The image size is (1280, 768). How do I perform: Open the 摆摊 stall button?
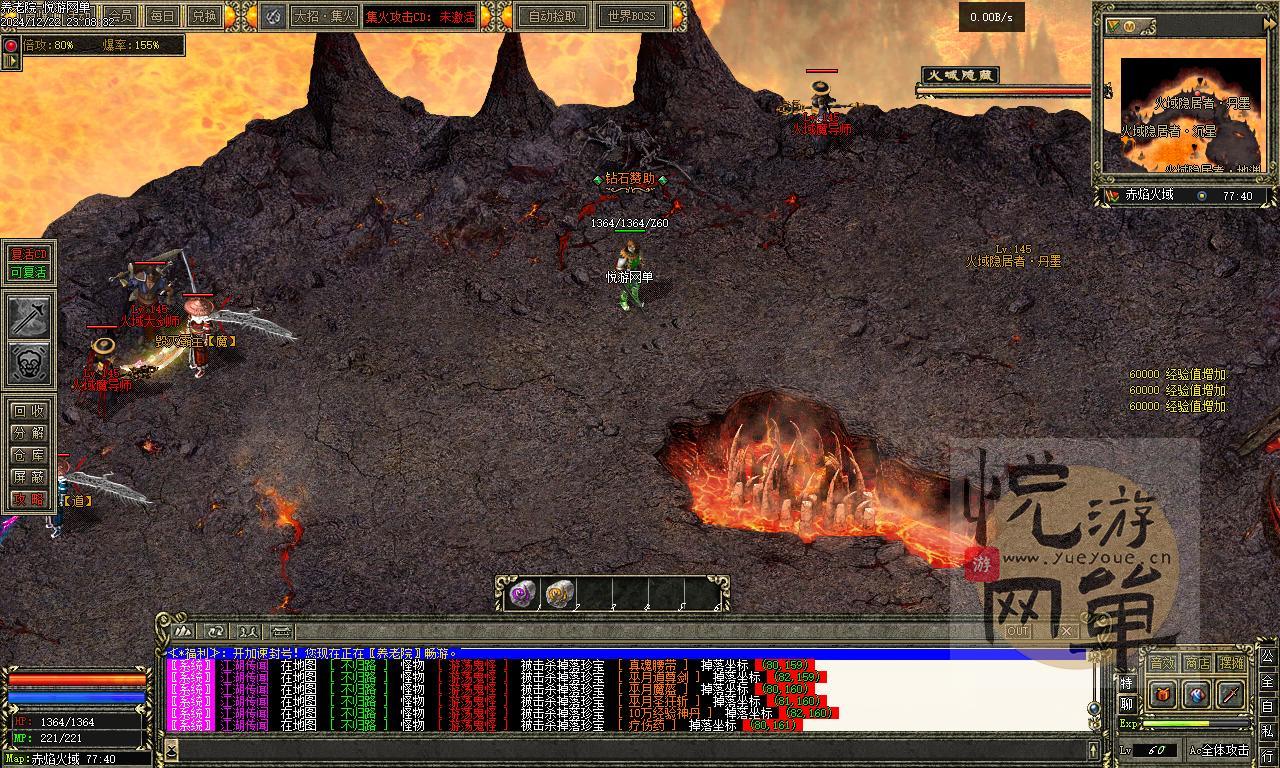(1232, 663)
